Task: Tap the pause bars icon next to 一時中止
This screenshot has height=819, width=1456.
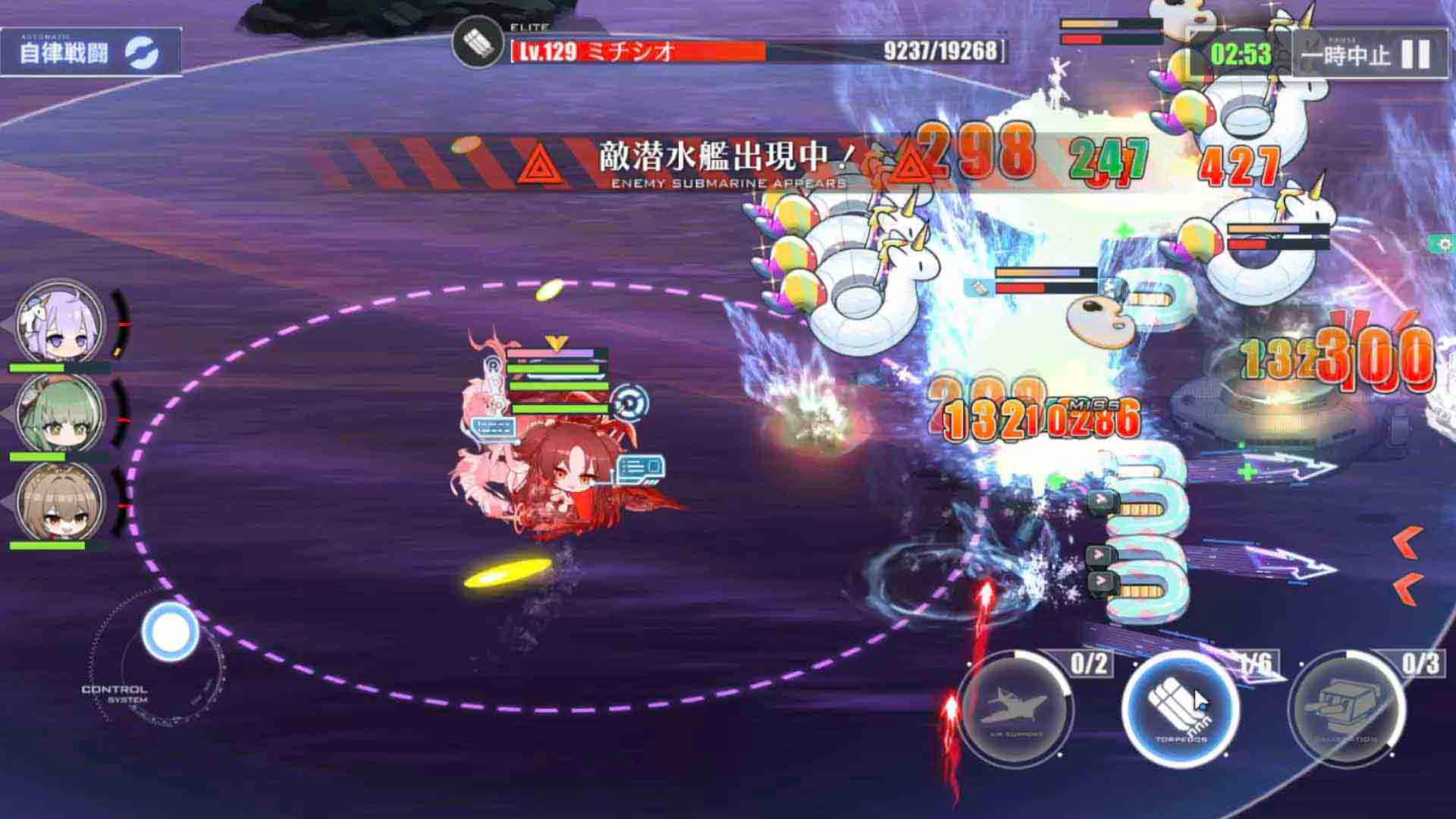Action: pos(1417,55)
